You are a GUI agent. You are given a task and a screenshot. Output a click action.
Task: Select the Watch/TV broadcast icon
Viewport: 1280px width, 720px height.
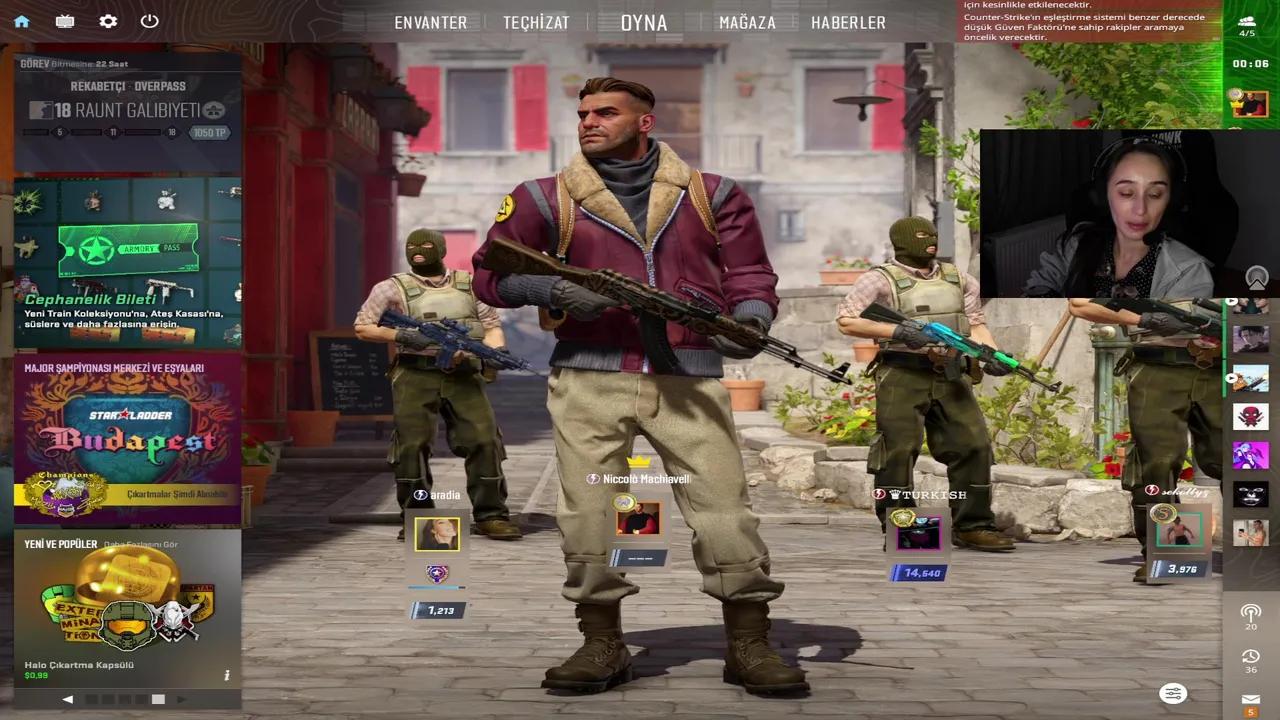point(65,20)
